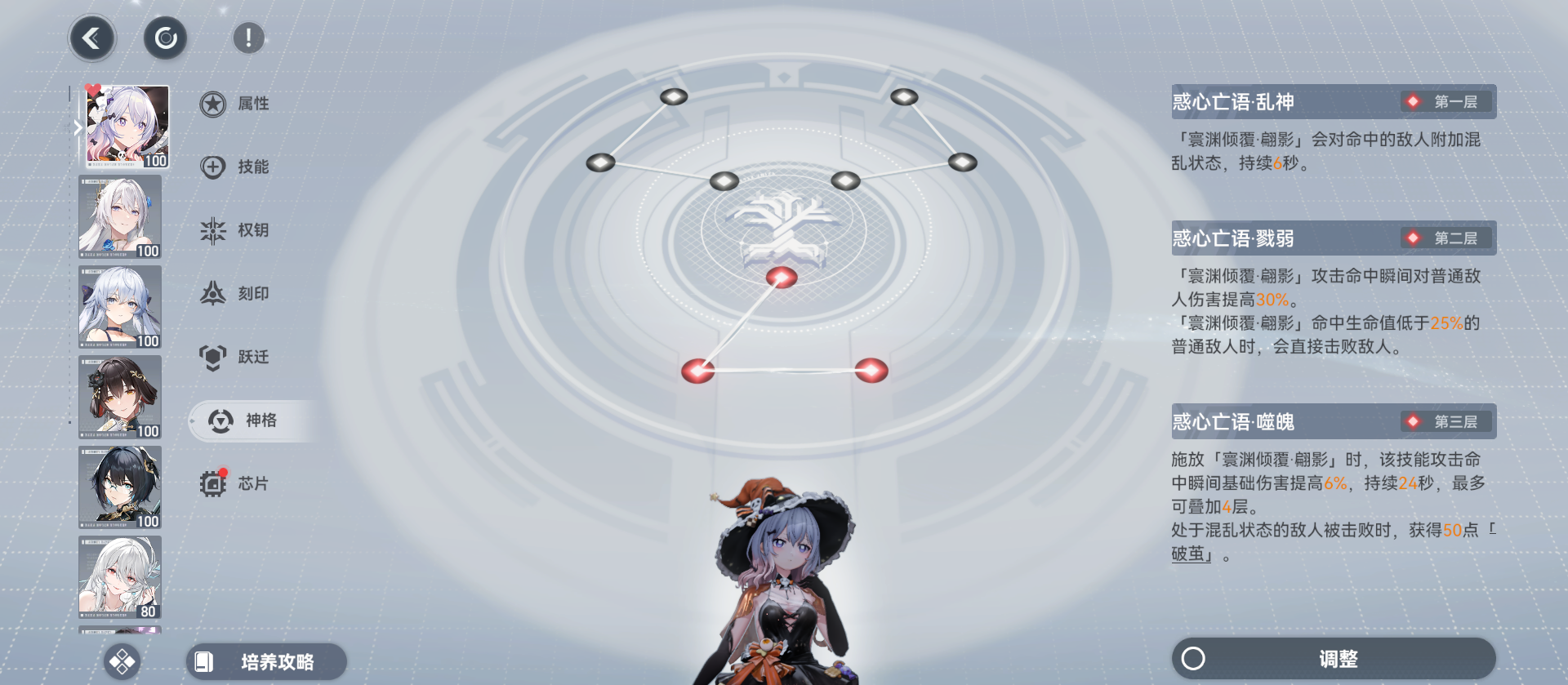This screenshot has width=1568, height=685.
Task: Activate the bottom-left red divinity node
Action: tap(697, 371)
